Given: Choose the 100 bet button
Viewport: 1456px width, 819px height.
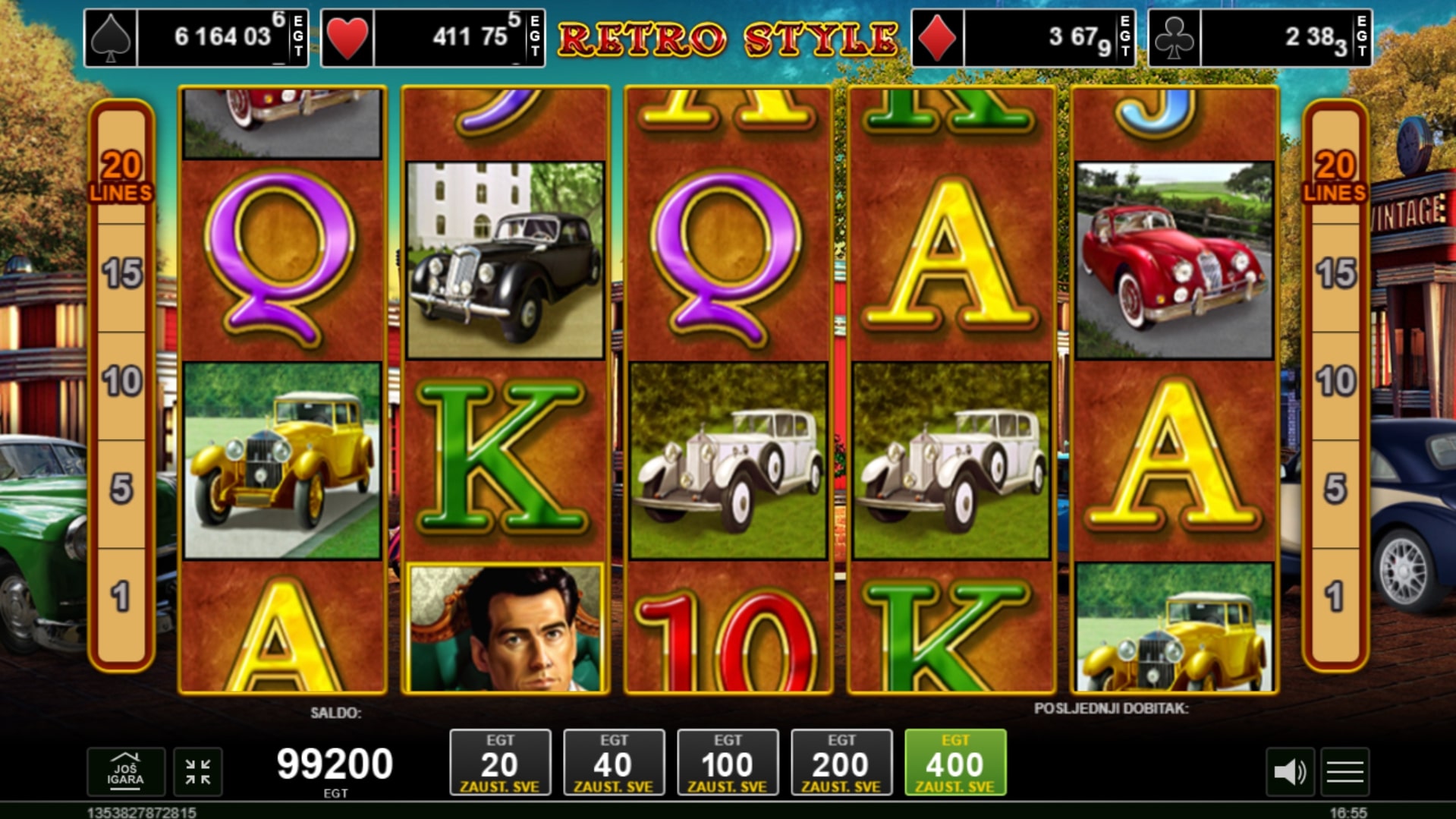Looking at the screenshot, I should (x=728, y=762).
